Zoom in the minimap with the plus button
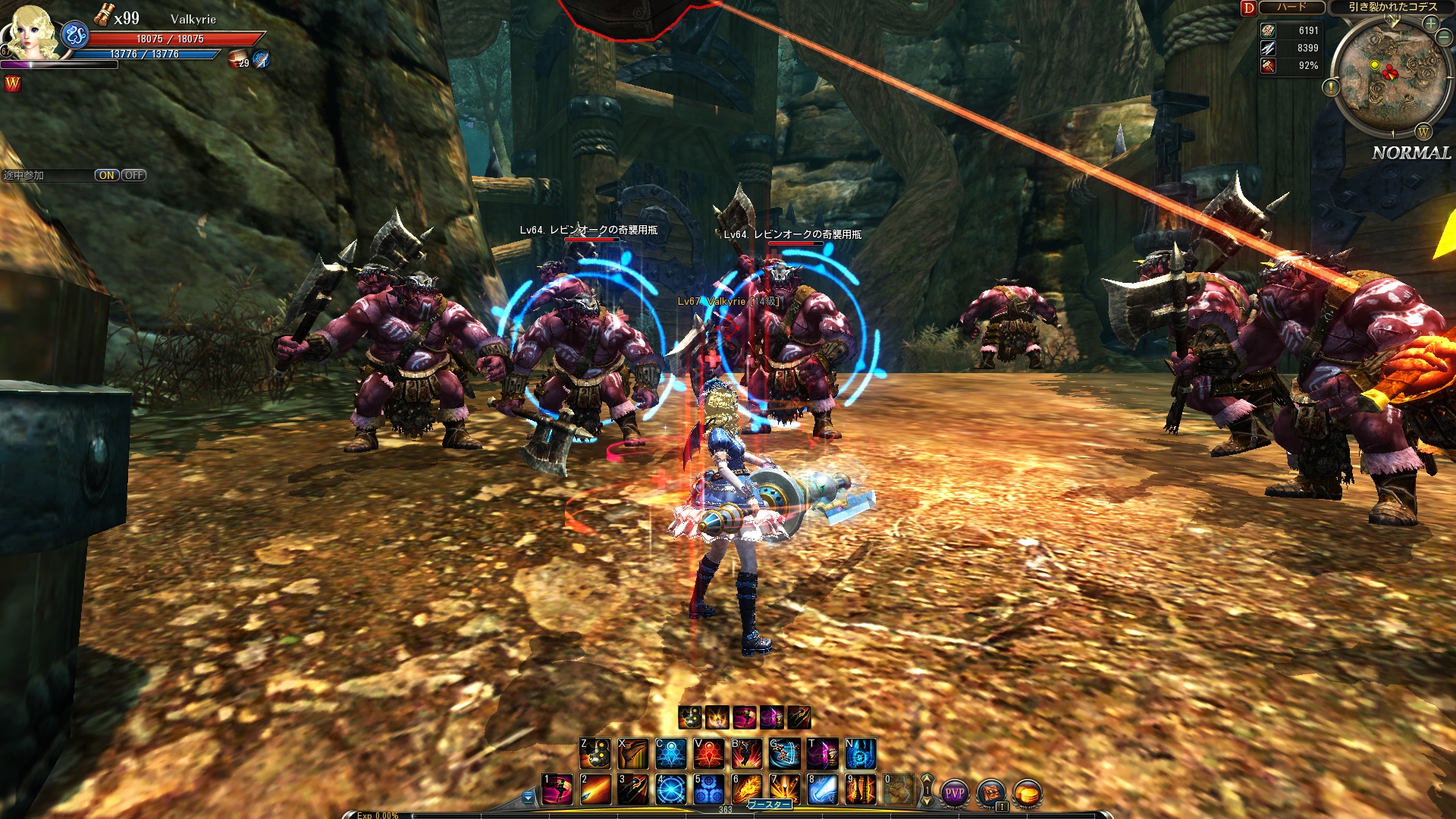This screenshot has width=1456, height=819. pyautogui.click(x=1430, y=24)
